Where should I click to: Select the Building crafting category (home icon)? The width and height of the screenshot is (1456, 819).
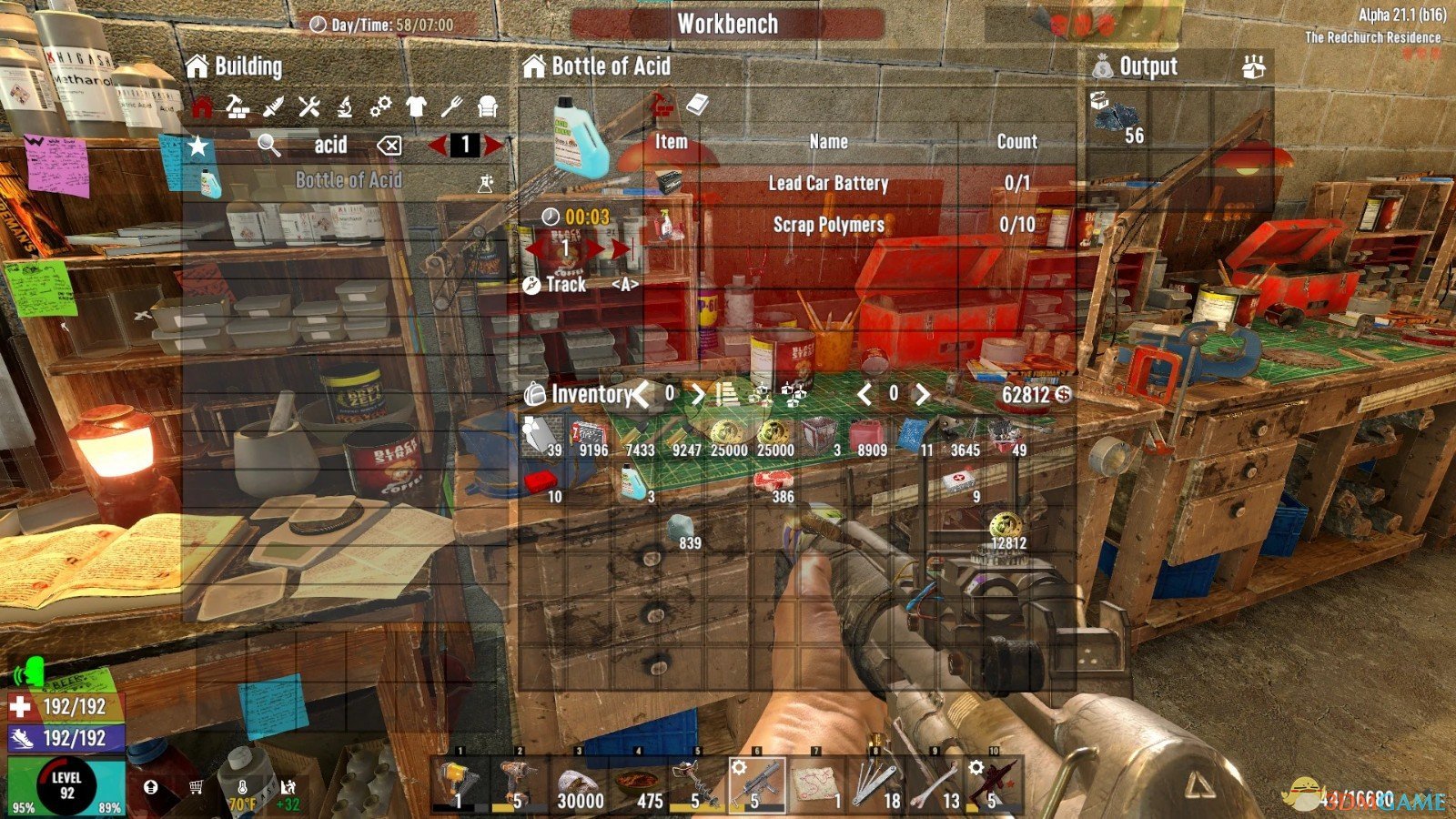tap(202, 106)
